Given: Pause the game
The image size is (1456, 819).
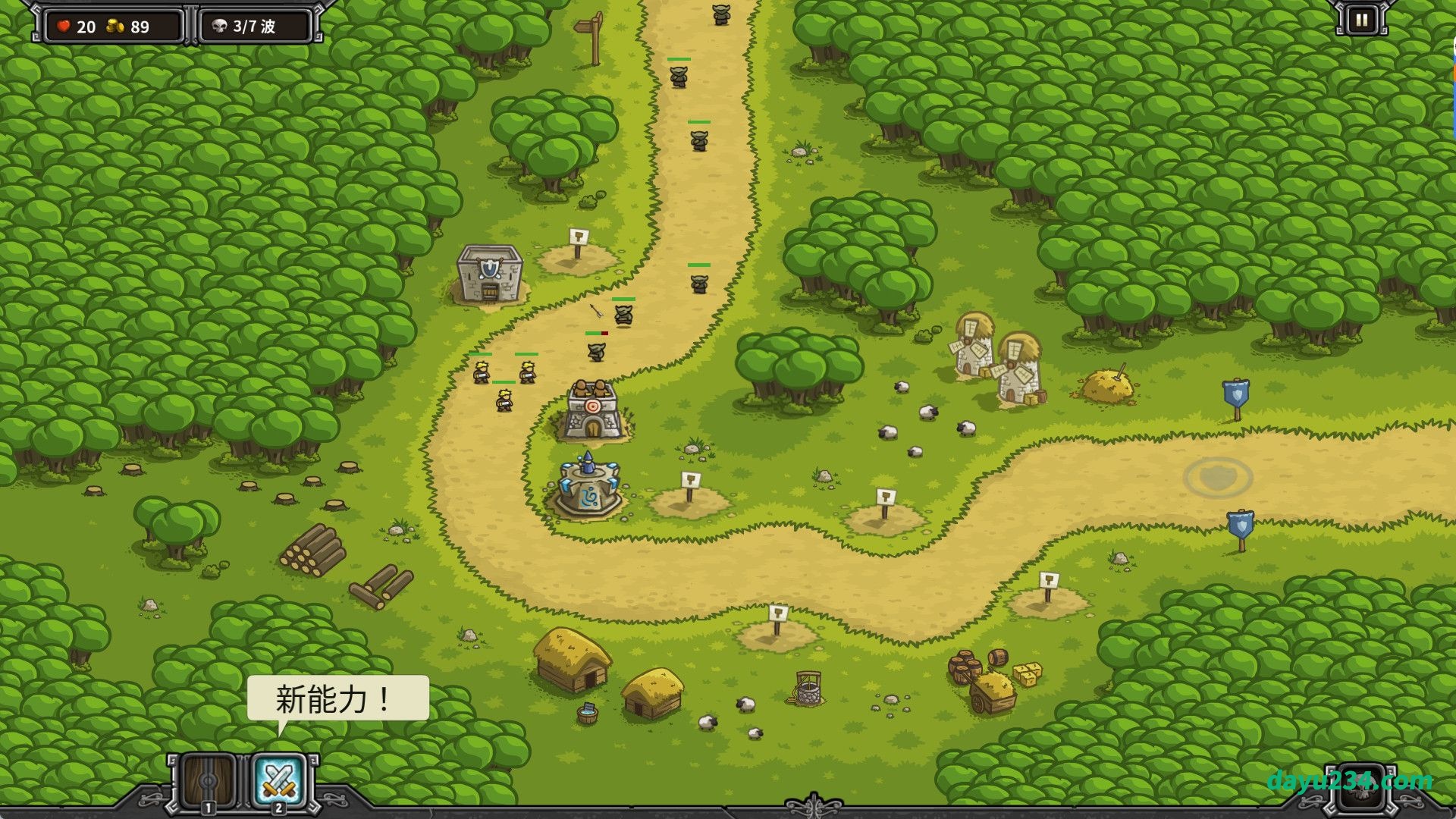Looking at the screenshot, I should [x=1361, y=20].
